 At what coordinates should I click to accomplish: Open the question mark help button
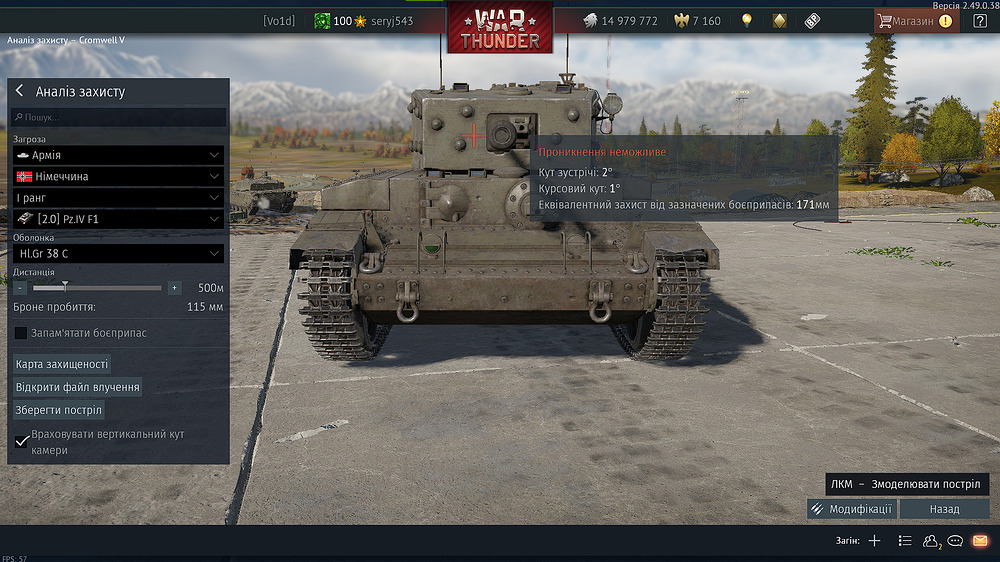click(x=980, y=21)
